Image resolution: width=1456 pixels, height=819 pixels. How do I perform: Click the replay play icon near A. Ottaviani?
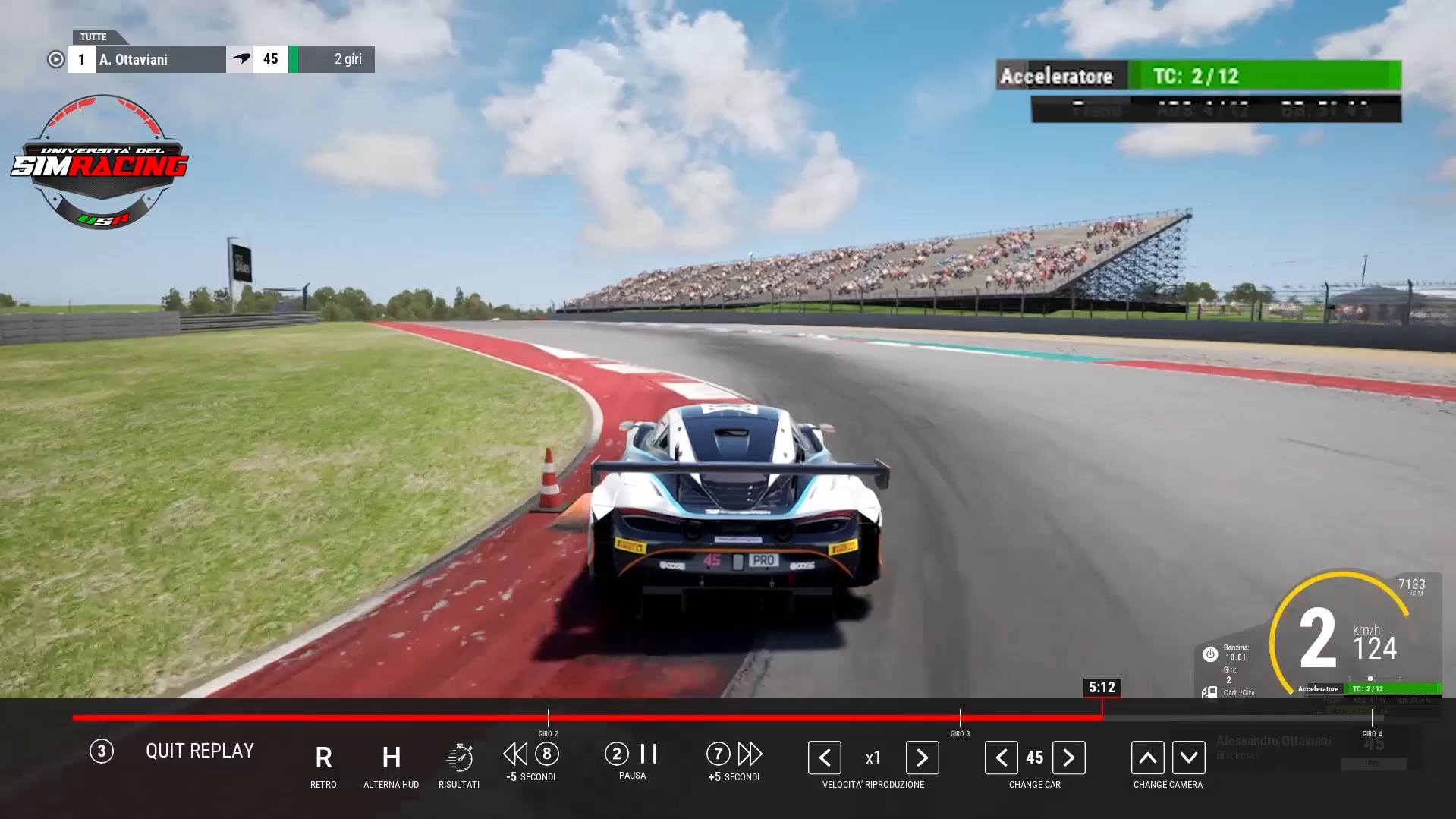pyautogui.click(x=55, y=58)
